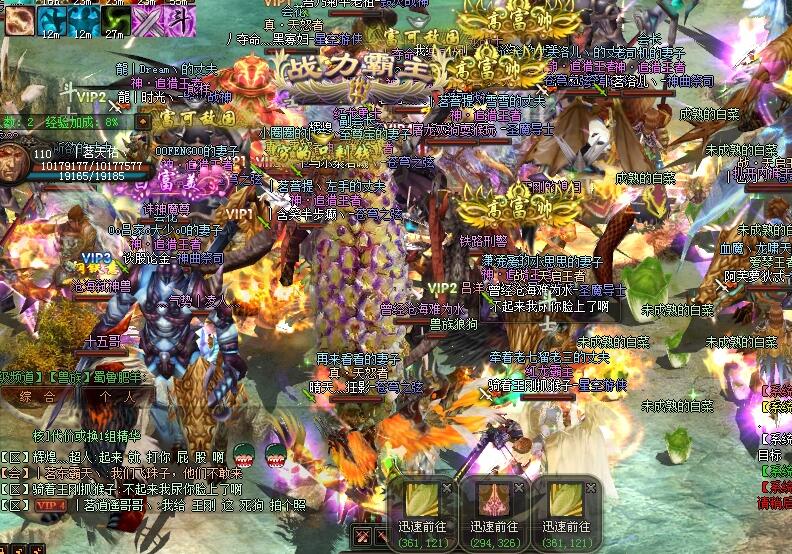Click the VIP2 badge near the 斗 icon

tap(92, 97)
